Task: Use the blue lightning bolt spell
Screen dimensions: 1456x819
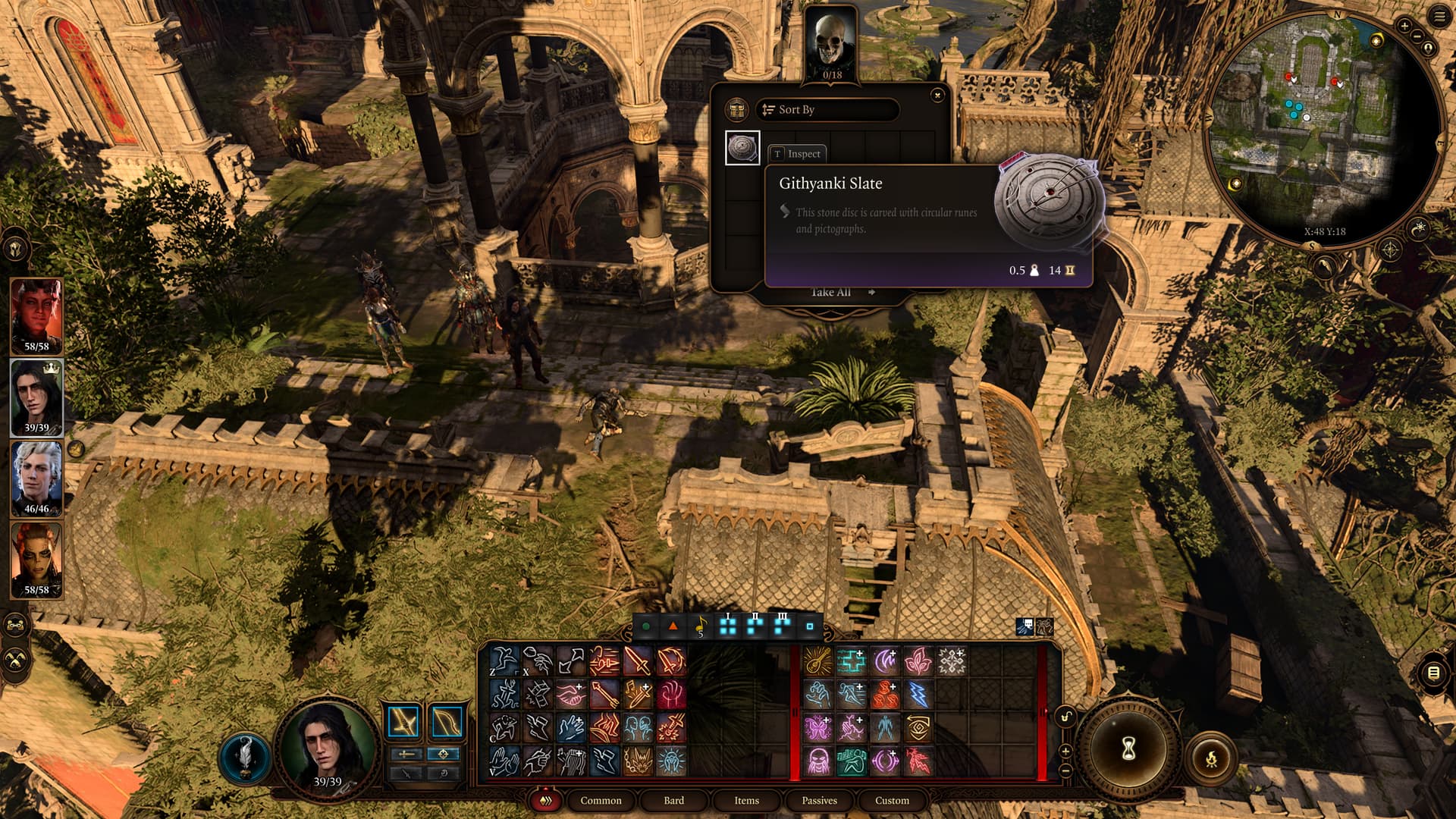Action: 918,694
